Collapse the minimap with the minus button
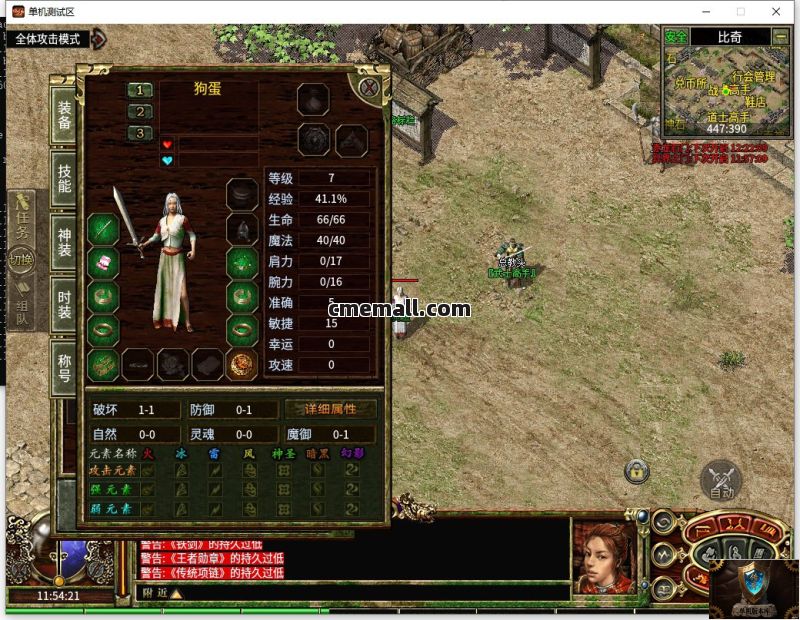Viewport: 800px width, 620px height. tap(781, 36)
